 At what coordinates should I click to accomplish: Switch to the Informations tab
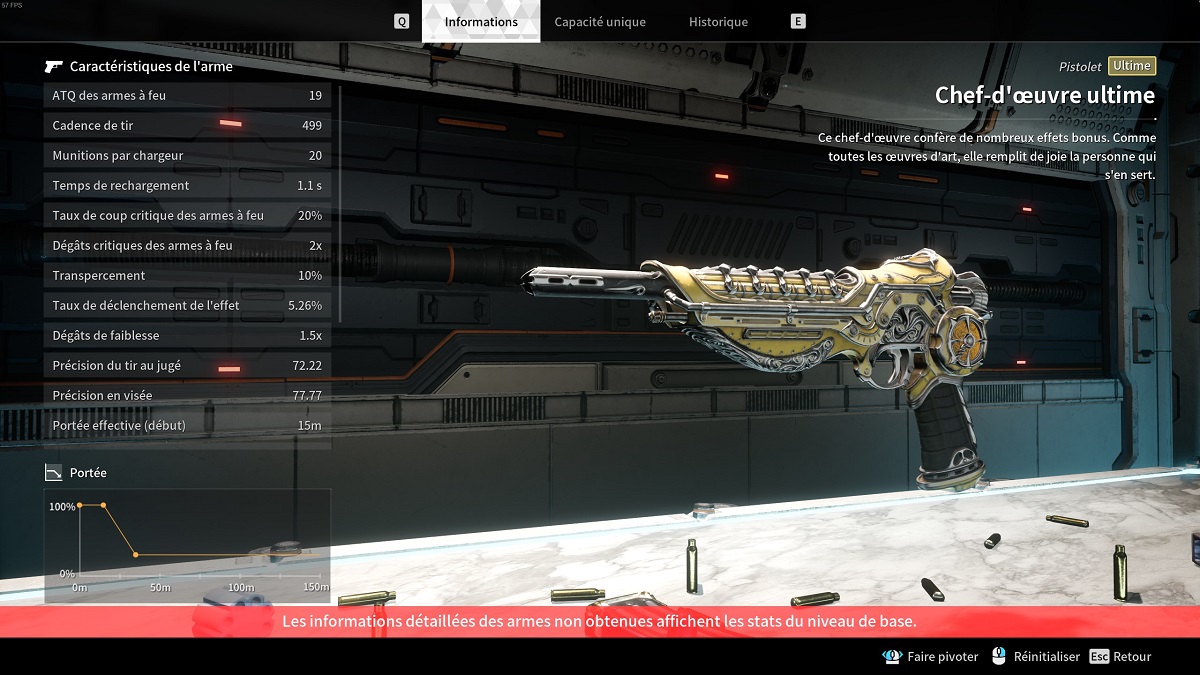481,21
